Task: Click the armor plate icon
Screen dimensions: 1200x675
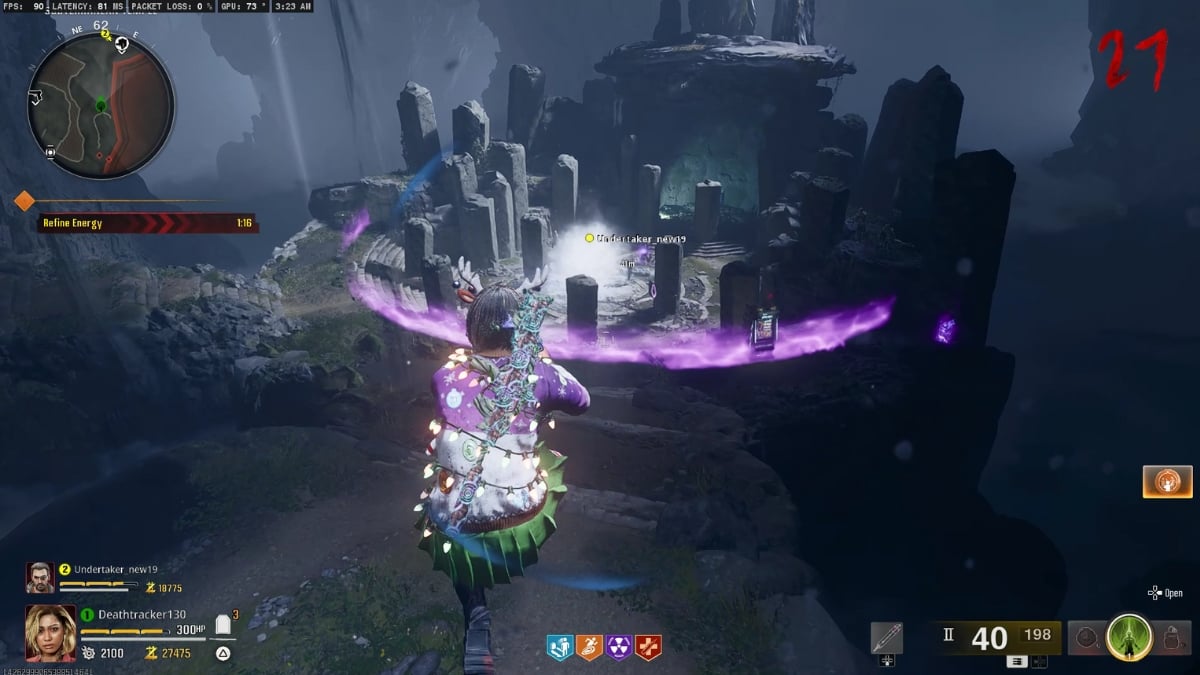Action: pyautogui.click(x=223, y=626)
